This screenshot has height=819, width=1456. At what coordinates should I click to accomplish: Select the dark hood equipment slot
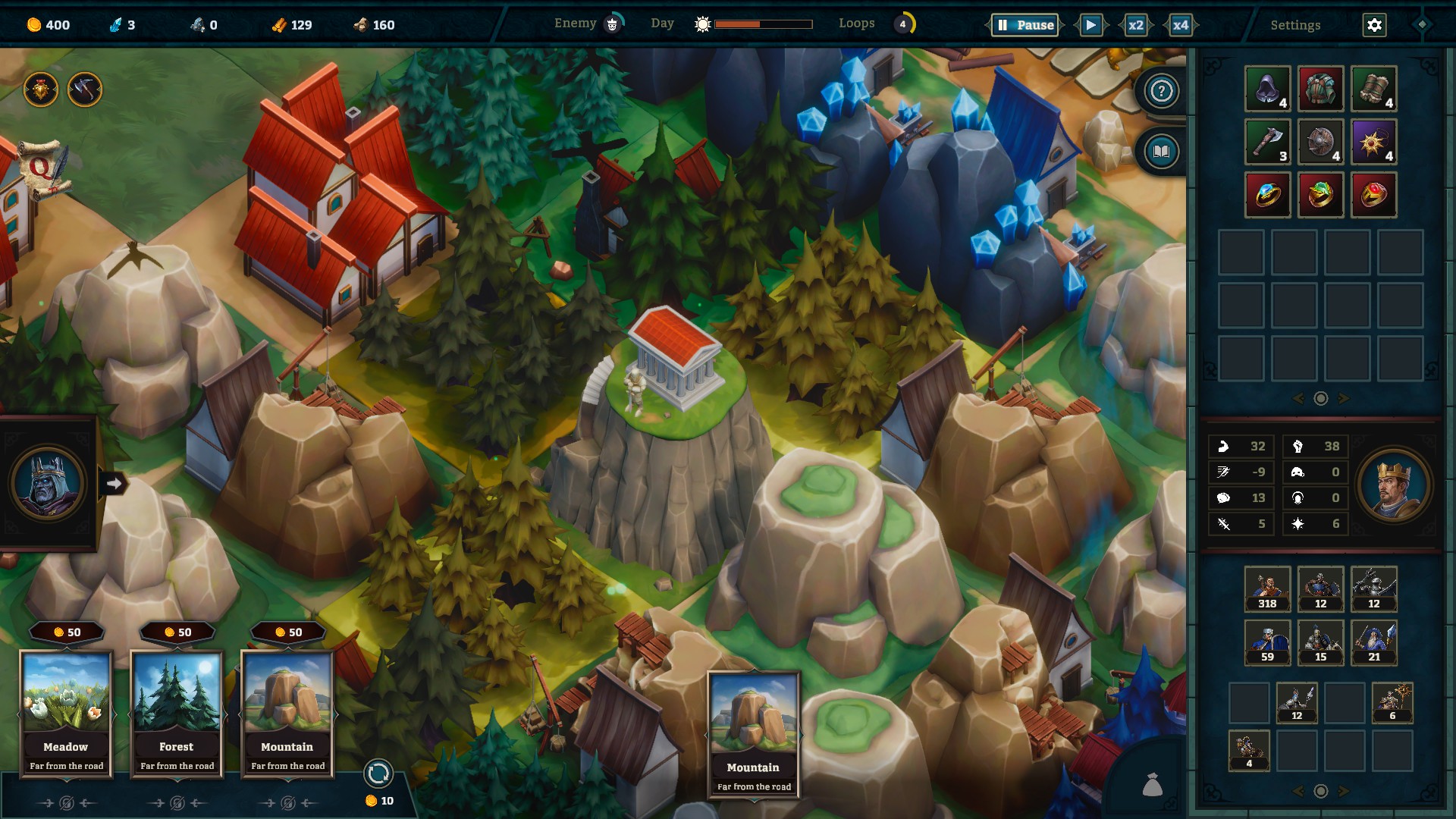point(1267,89)
